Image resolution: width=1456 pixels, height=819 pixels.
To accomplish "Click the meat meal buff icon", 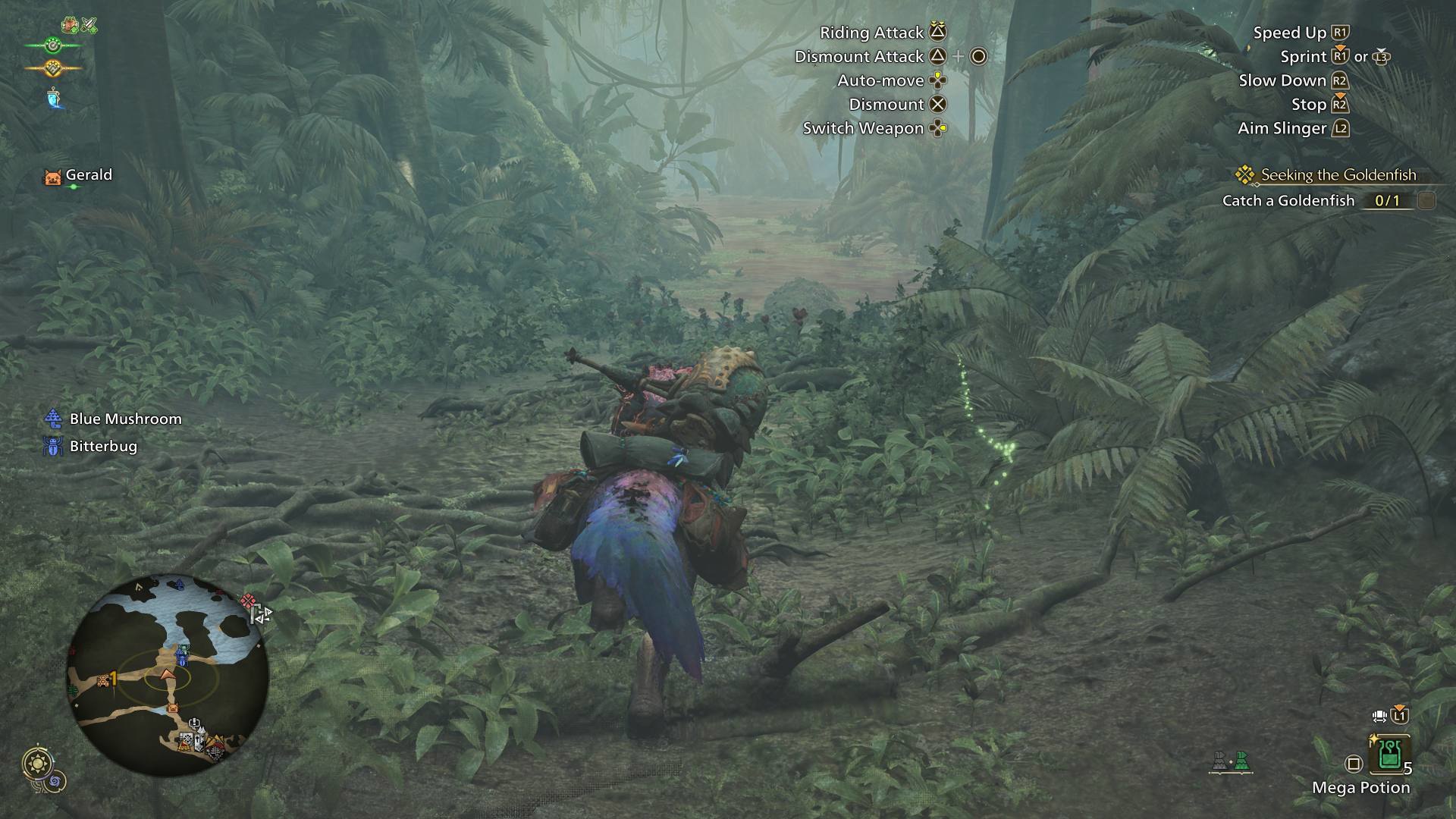I will click(71, 26).
